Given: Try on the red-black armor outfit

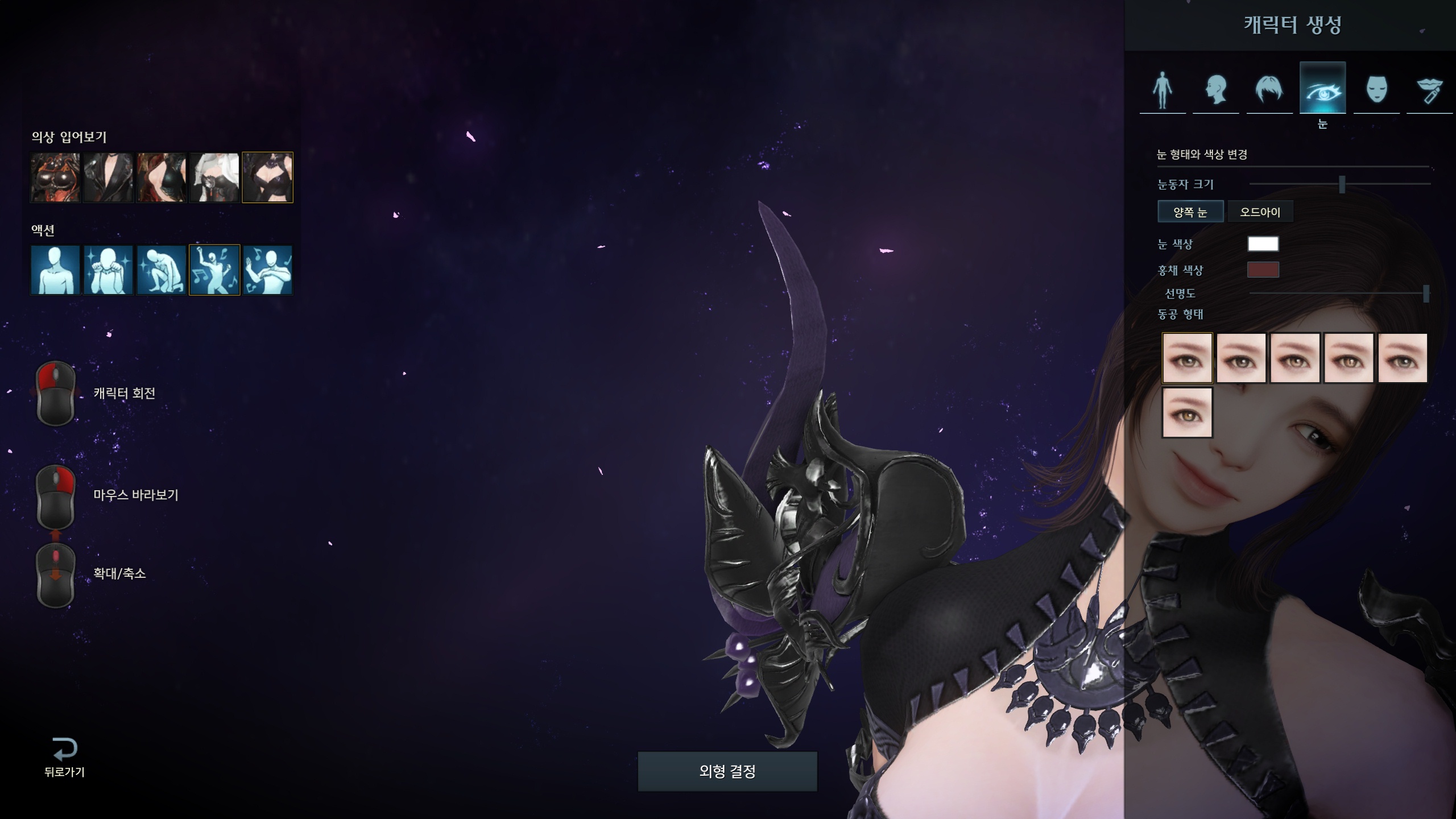Looking at the screenshot, I should click(x=55, y=177).
